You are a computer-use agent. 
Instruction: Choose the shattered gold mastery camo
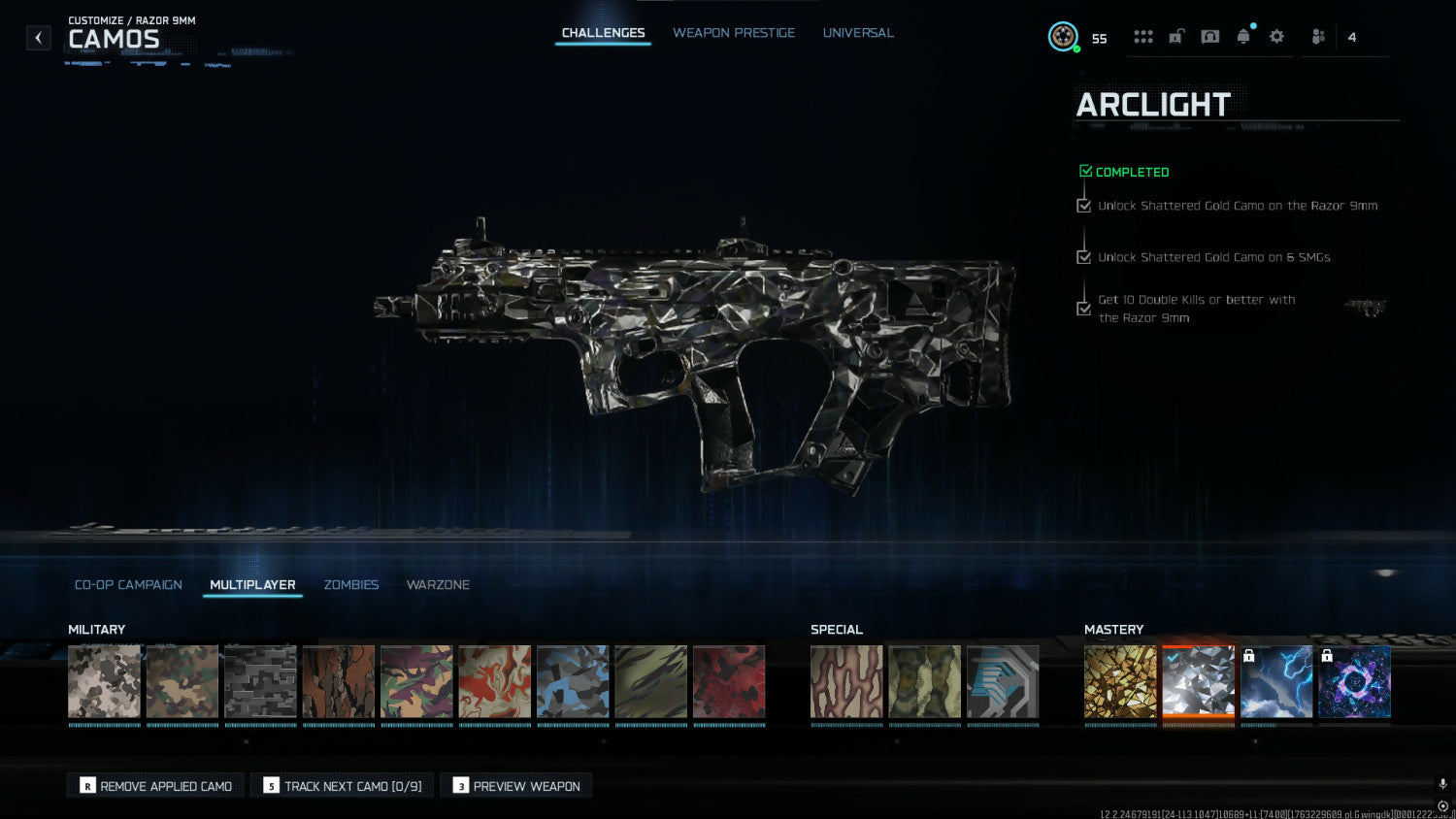point(1120,681)
